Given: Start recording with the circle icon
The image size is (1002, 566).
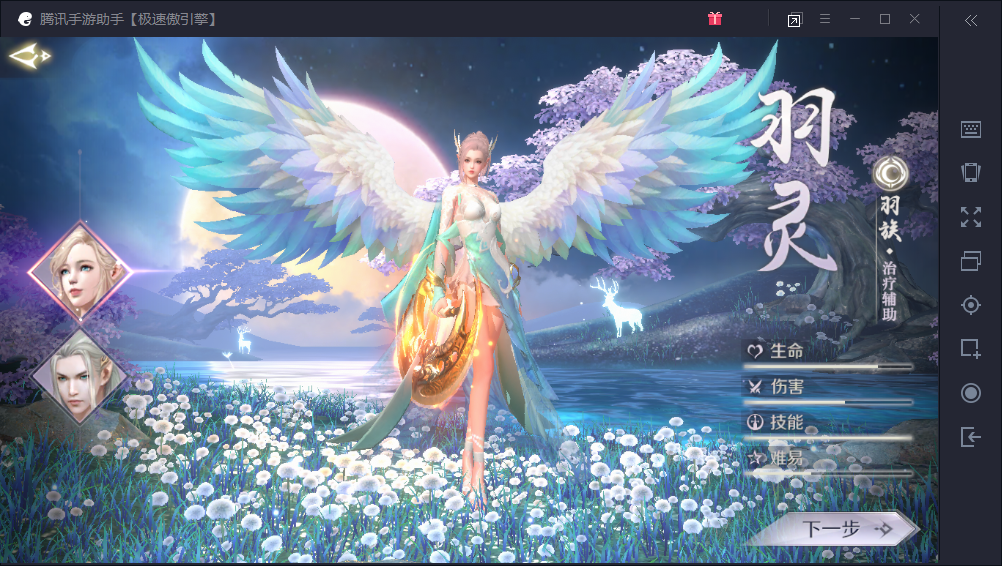Looking at the screenshot, I should [970, 393].
